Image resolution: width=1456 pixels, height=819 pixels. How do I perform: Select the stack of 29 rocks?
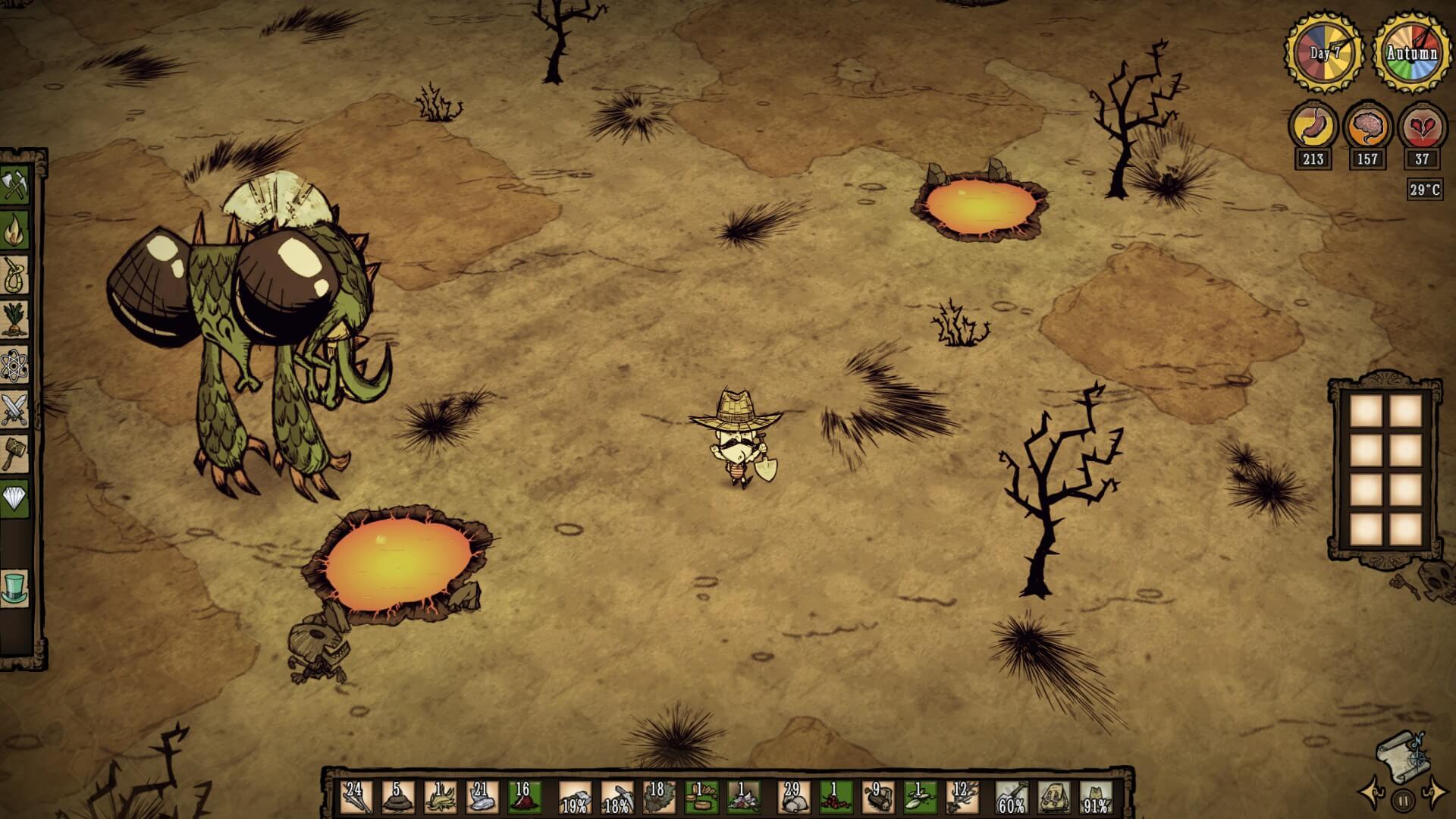tap(793, 798)
